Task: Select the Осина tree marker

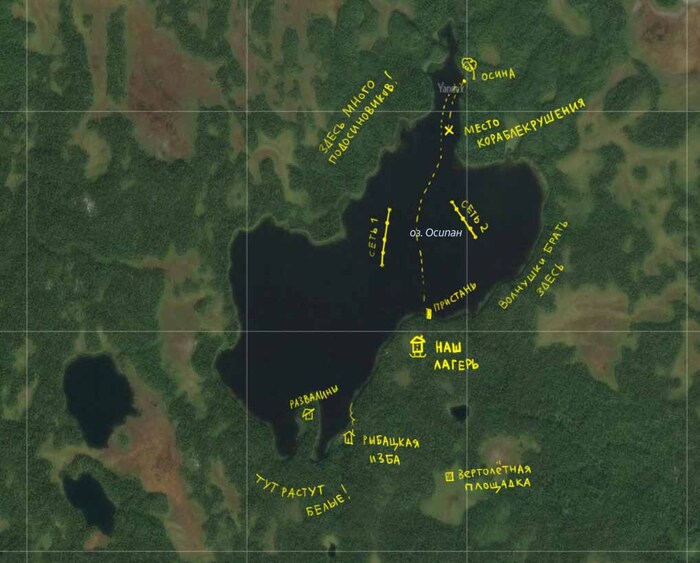Action: pos(468,66)
